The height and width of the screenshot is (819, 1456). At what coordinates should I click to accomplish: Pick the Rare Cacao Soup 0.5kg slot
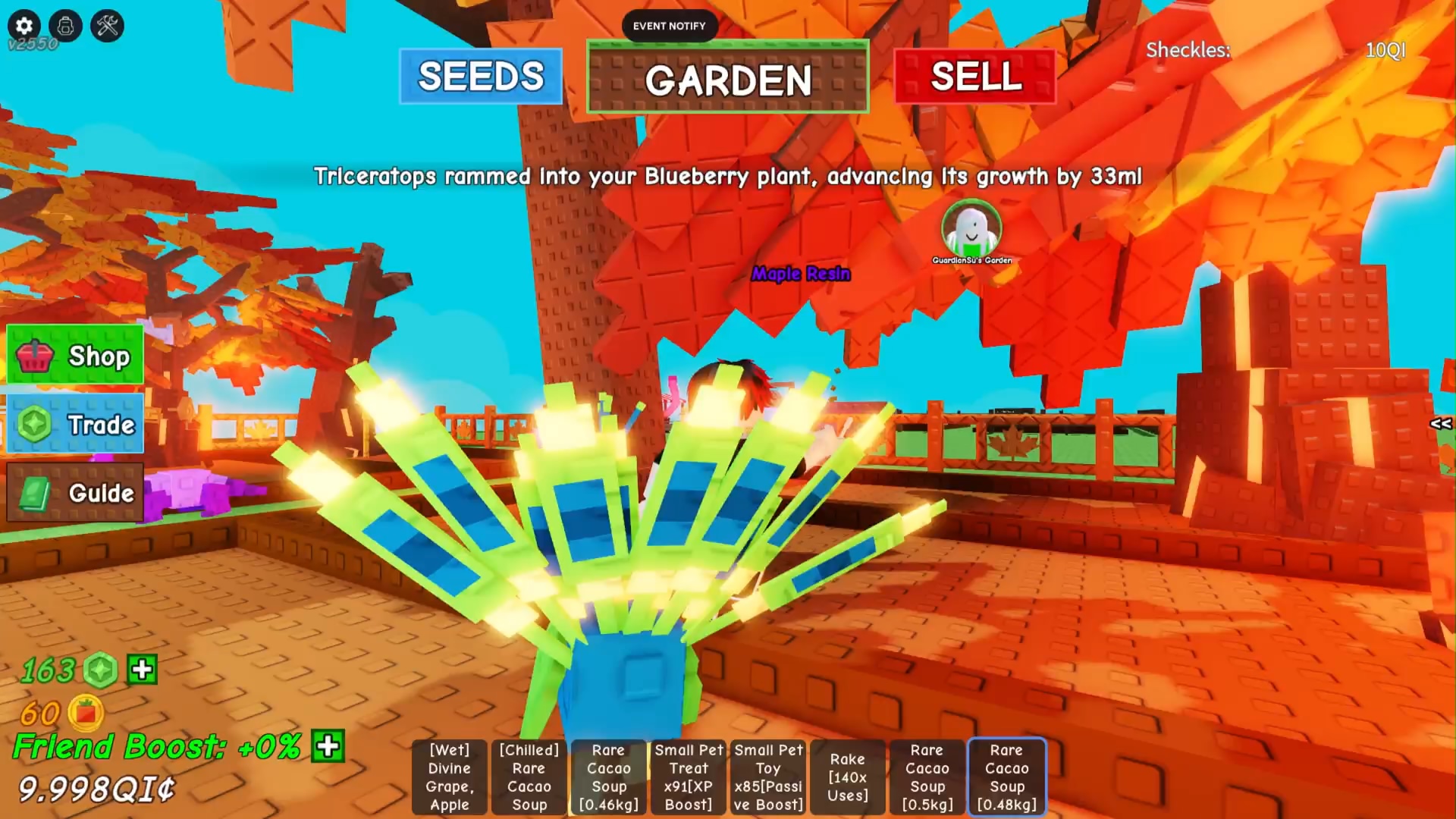(927, 777)
